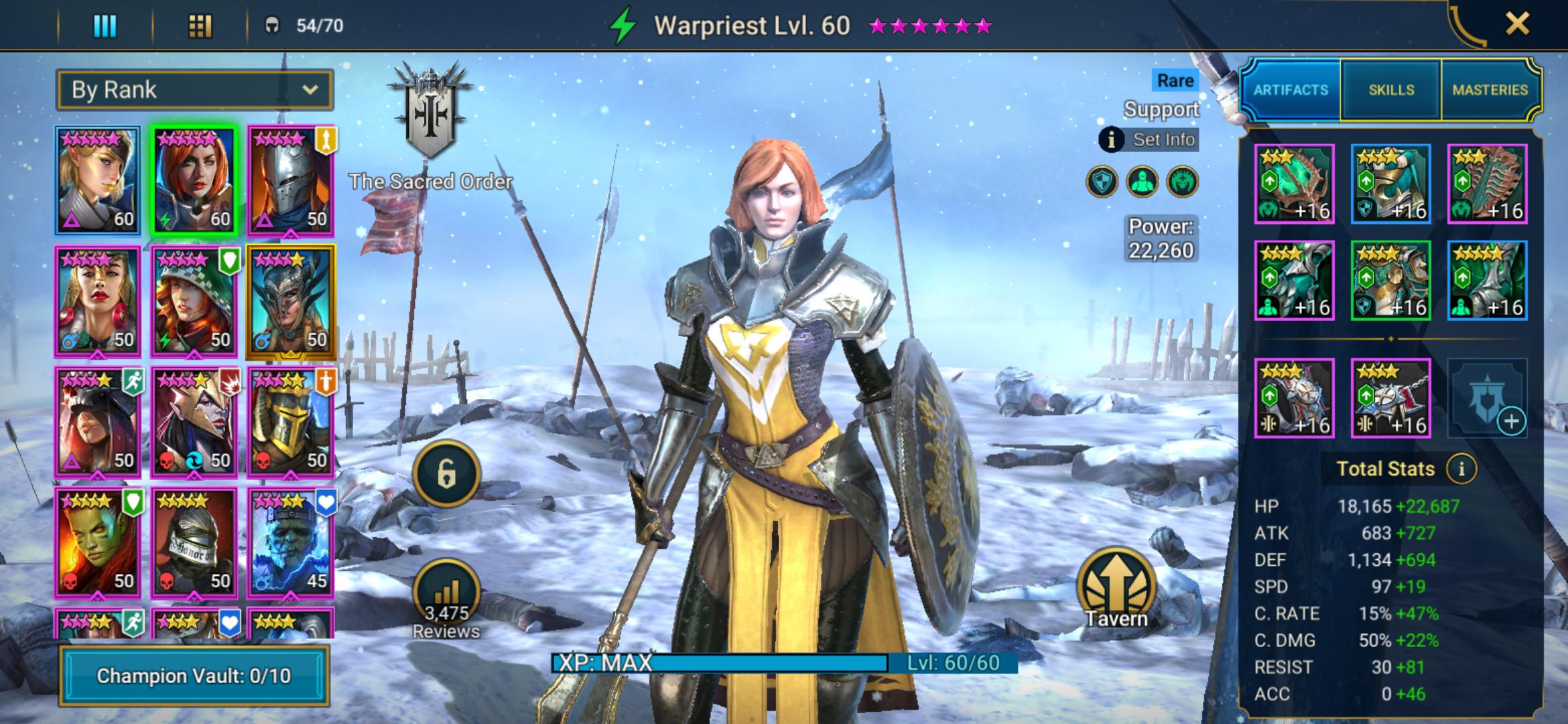1568x724 pixels.
Task: Select the level 45 champion portrait
Action: click(x=291, y=543)
